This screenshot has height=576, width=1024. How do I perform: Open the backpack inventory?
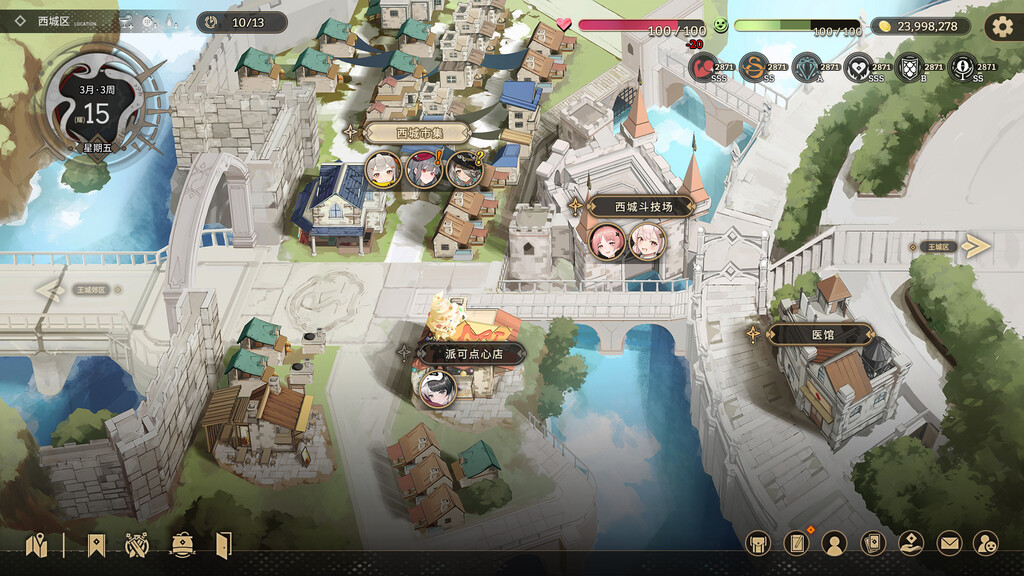(x=759, y=543)
